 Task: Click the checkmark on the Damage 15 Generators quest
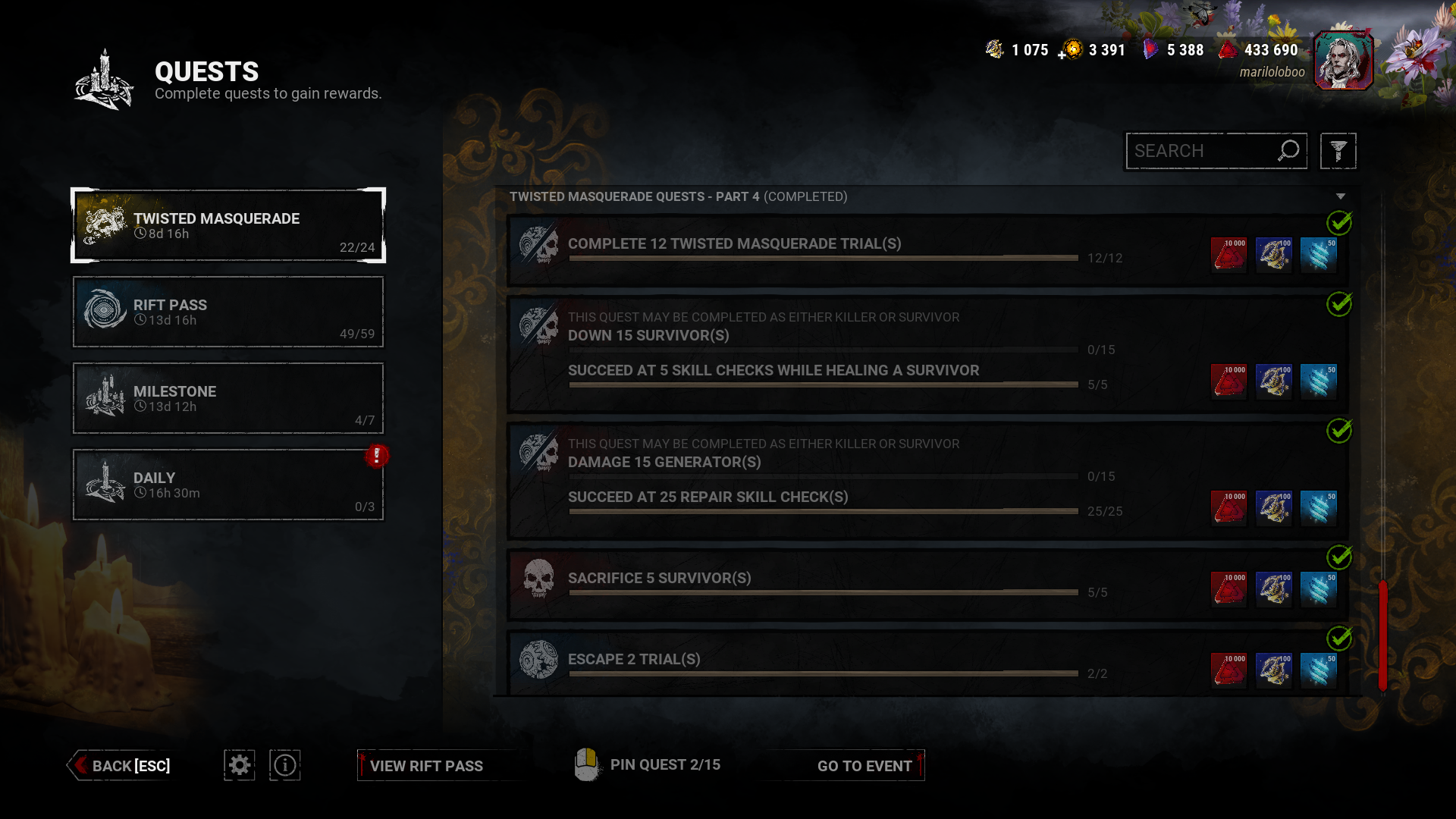pyautogui.click(x=1341, y=431)
